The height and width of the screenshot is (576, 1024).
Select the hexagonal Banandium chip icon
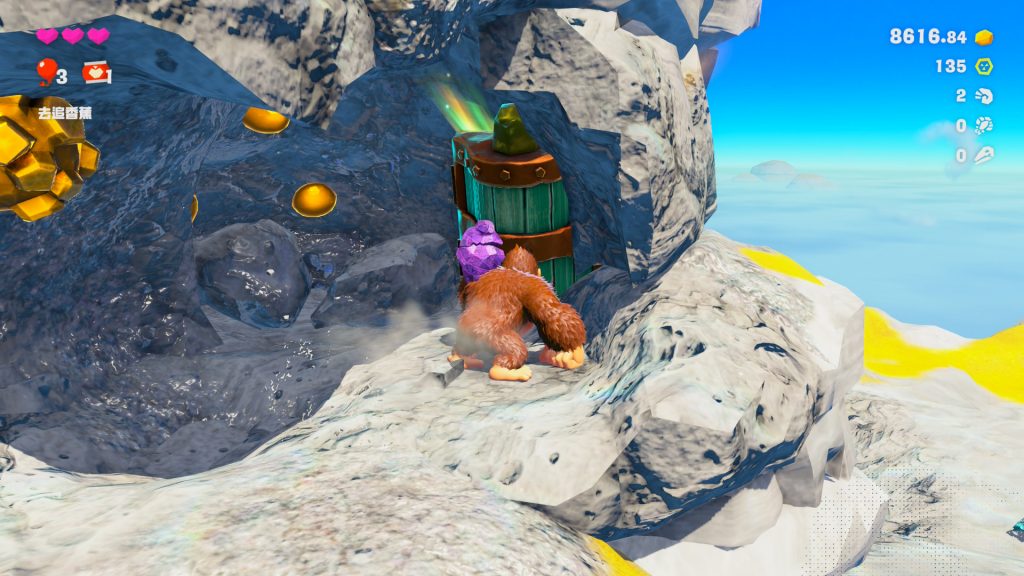[984, 66]
